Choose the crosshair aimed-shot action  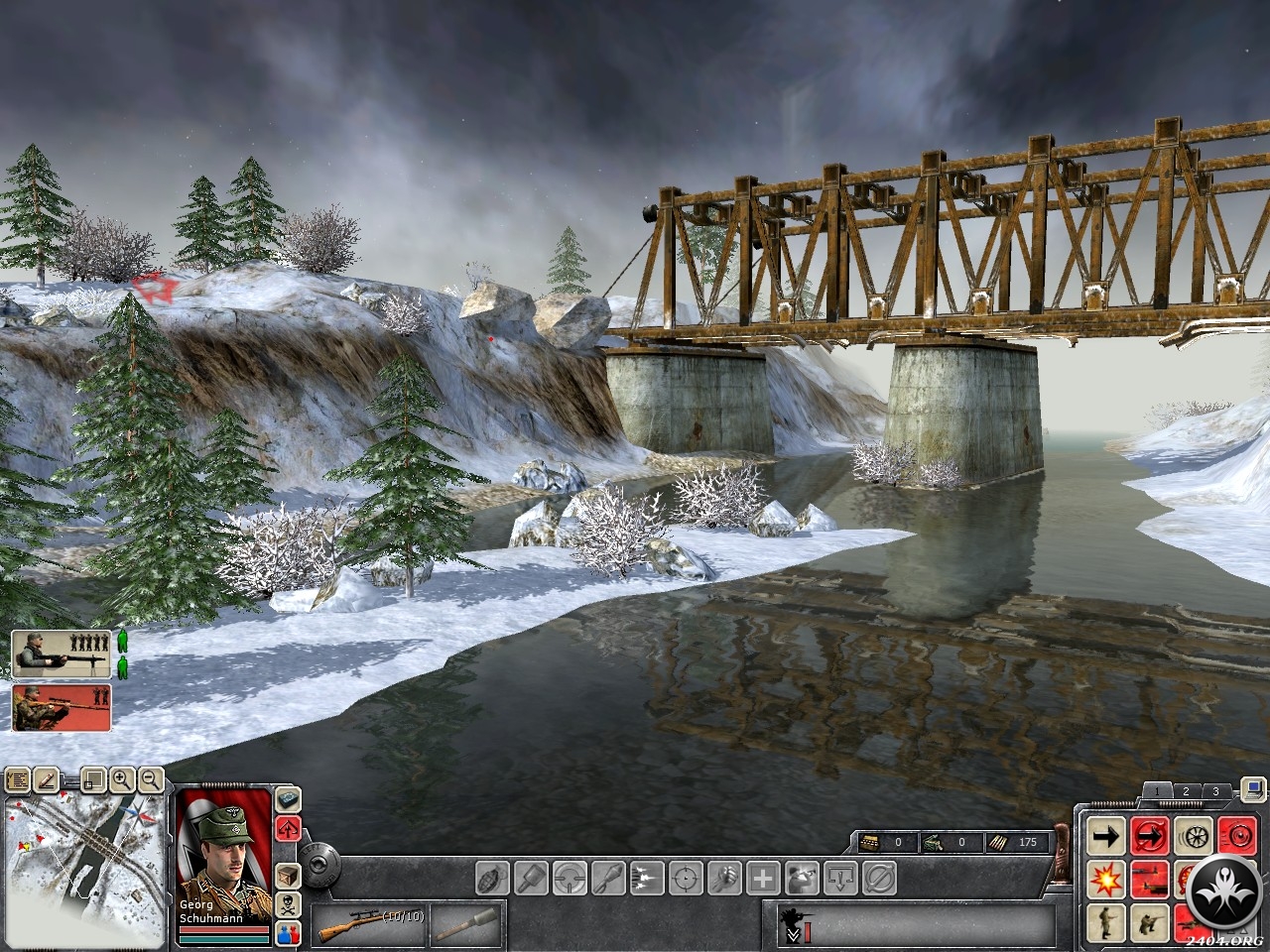tap(686, 878)
